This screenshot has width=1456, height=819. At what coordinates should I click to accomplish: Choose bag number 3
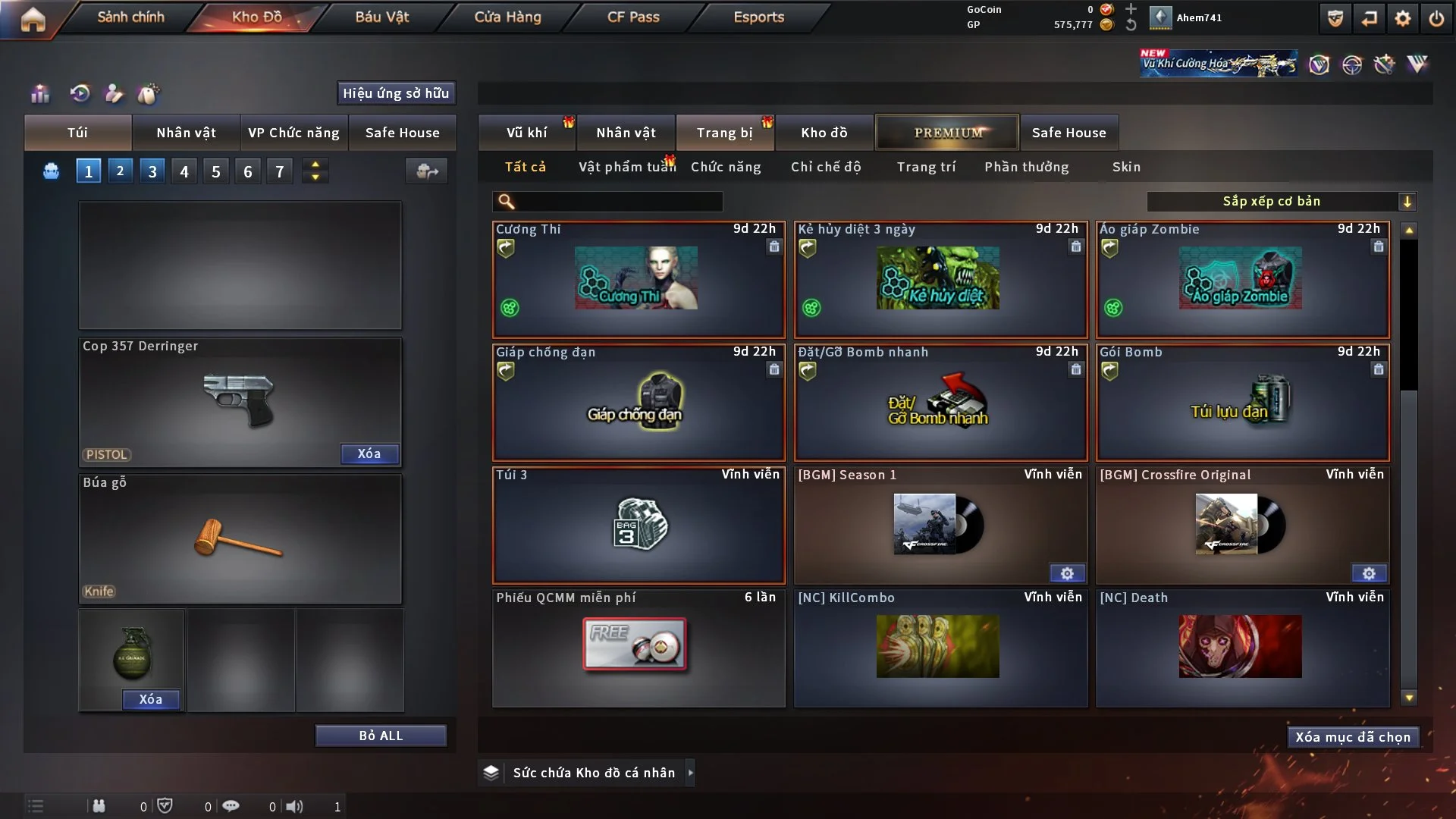[x=152, y=171]
